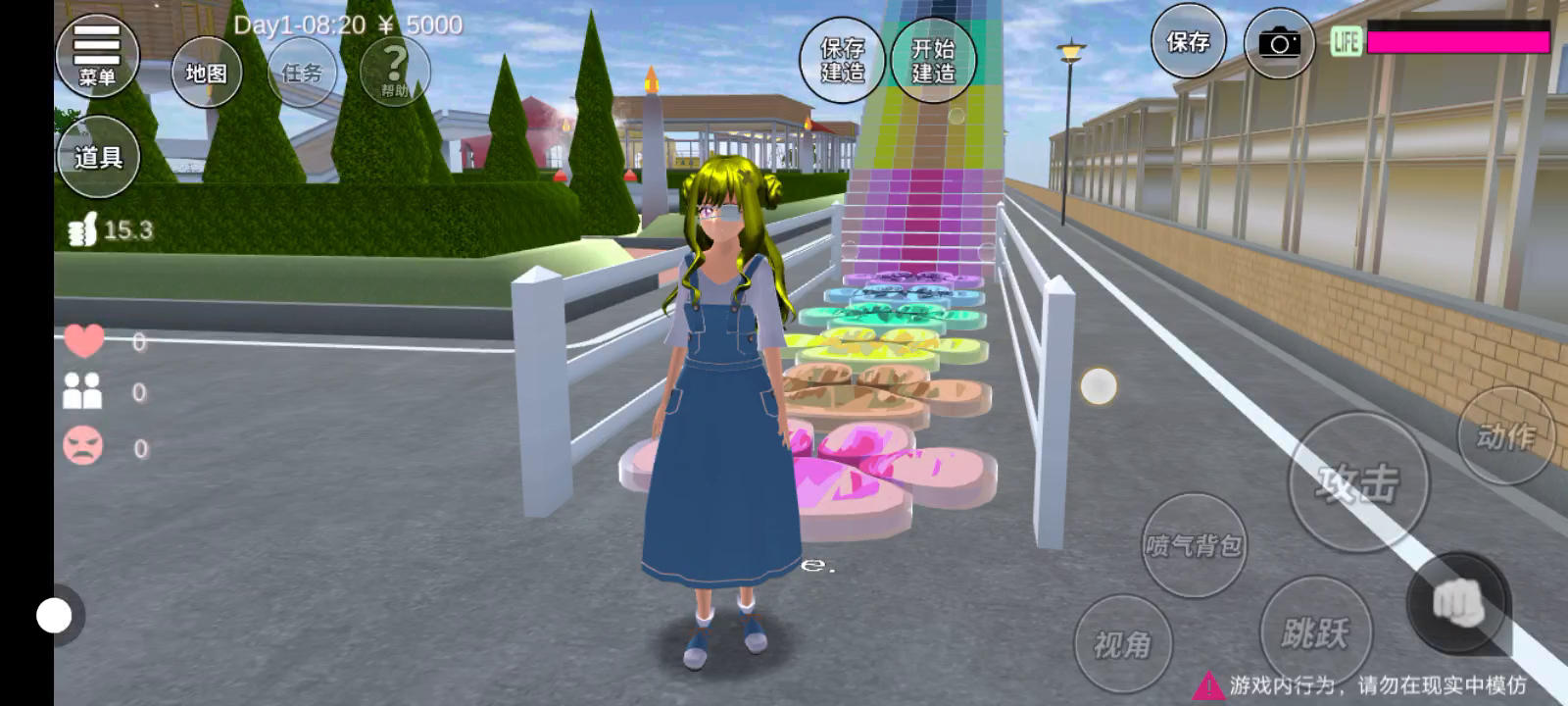Screen dimensions: 1568x706
Task: Save the game with 保存
Action: [1188, 41]
